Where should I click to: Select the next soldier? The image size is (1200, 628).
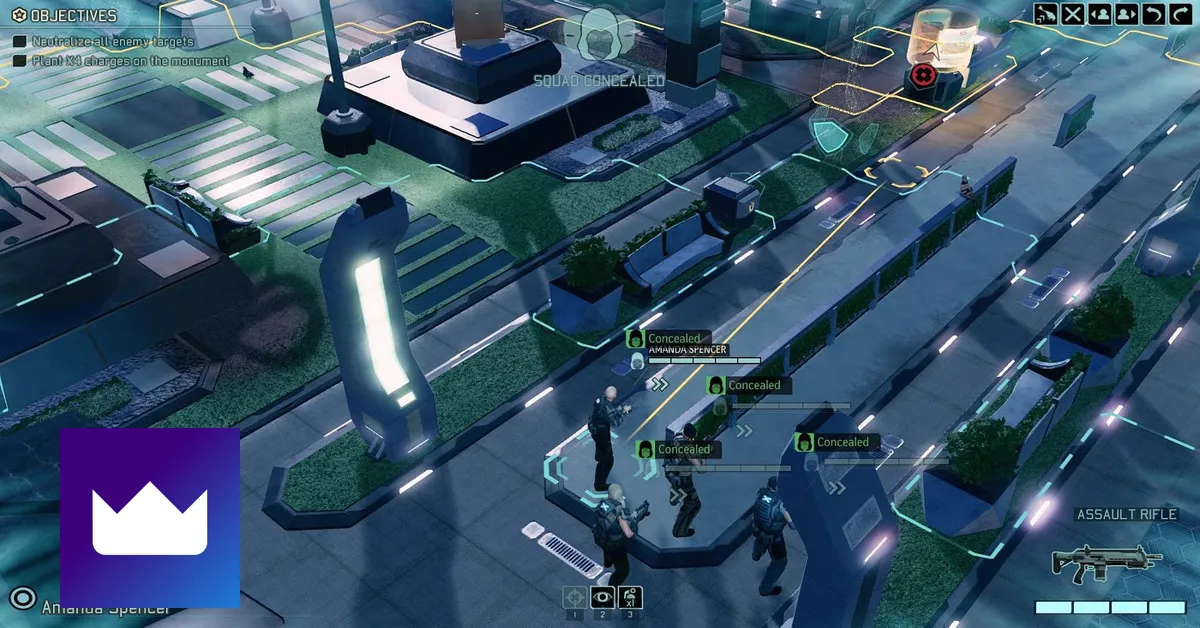click(x=1126, y=14)
